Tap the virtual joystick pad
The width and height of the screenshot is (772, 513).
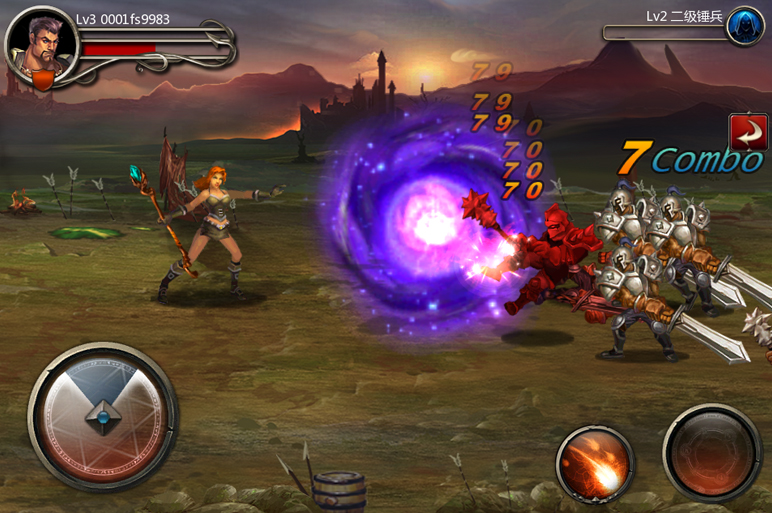point(102,416)
